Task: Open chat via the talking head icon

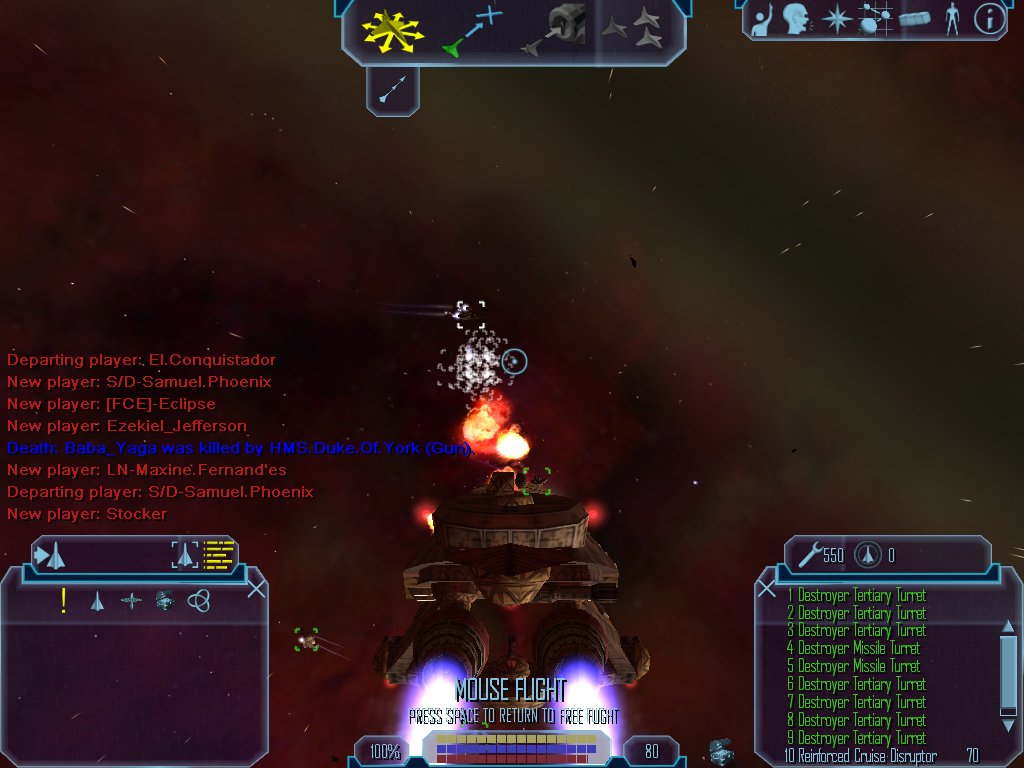Action: click(x=796, y=18)
